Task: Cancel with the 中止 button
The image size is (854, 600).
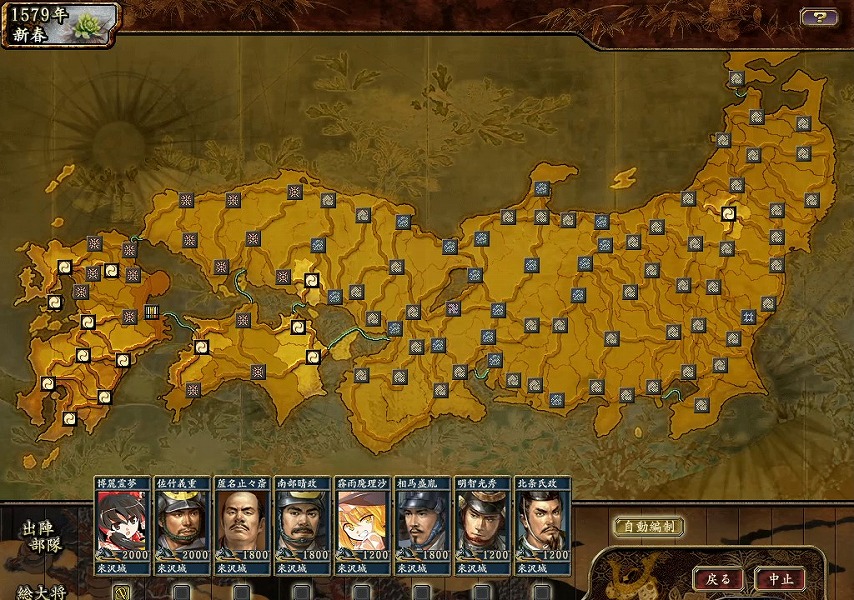Action: point(780,579)
